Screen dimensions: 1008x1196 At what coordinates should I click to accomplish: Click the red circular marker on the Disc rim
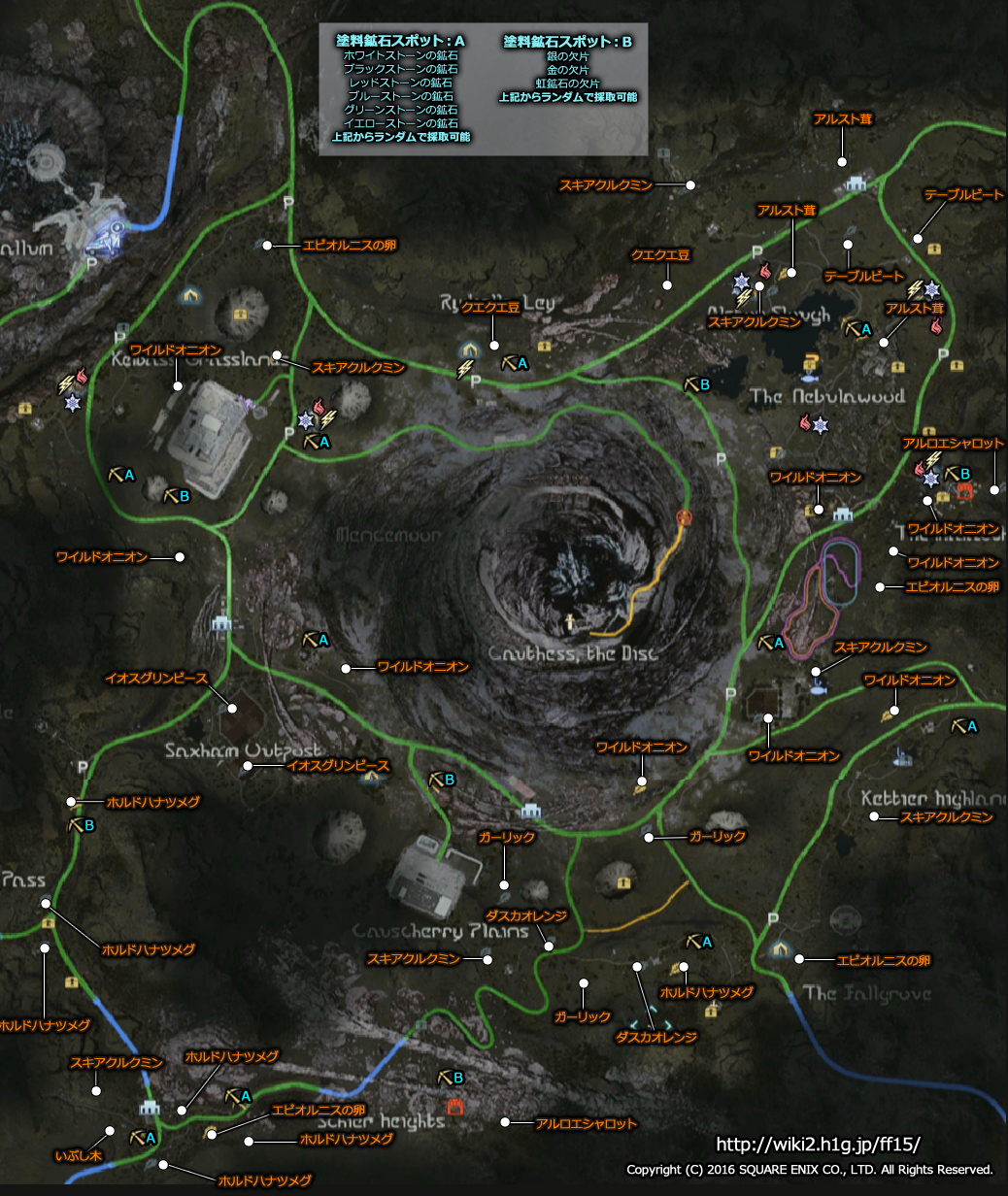[686, 516]
